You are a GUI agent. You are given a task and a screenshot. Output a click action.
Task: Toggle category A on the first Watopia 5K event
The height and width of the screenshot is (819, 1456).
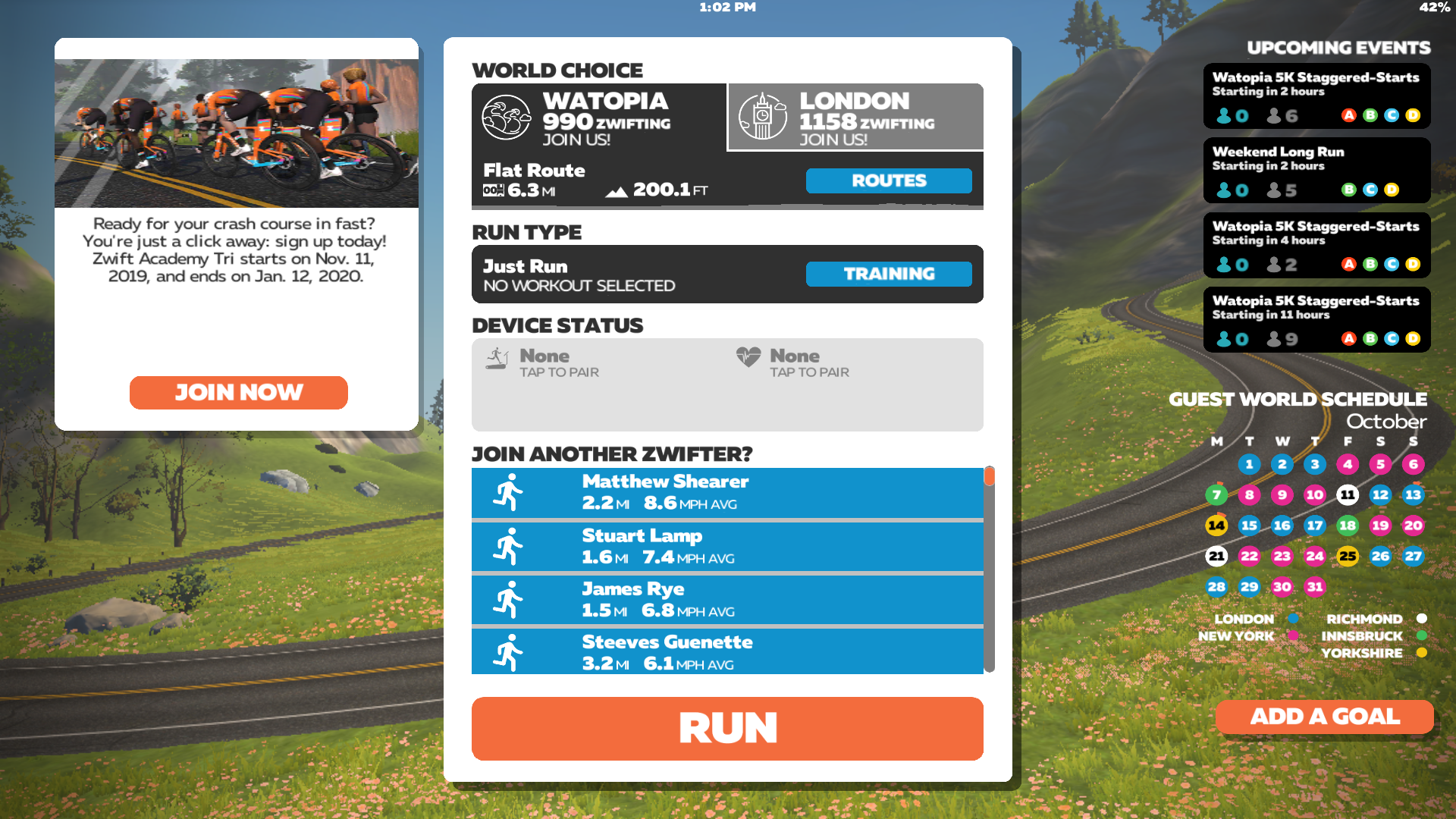1349,115
